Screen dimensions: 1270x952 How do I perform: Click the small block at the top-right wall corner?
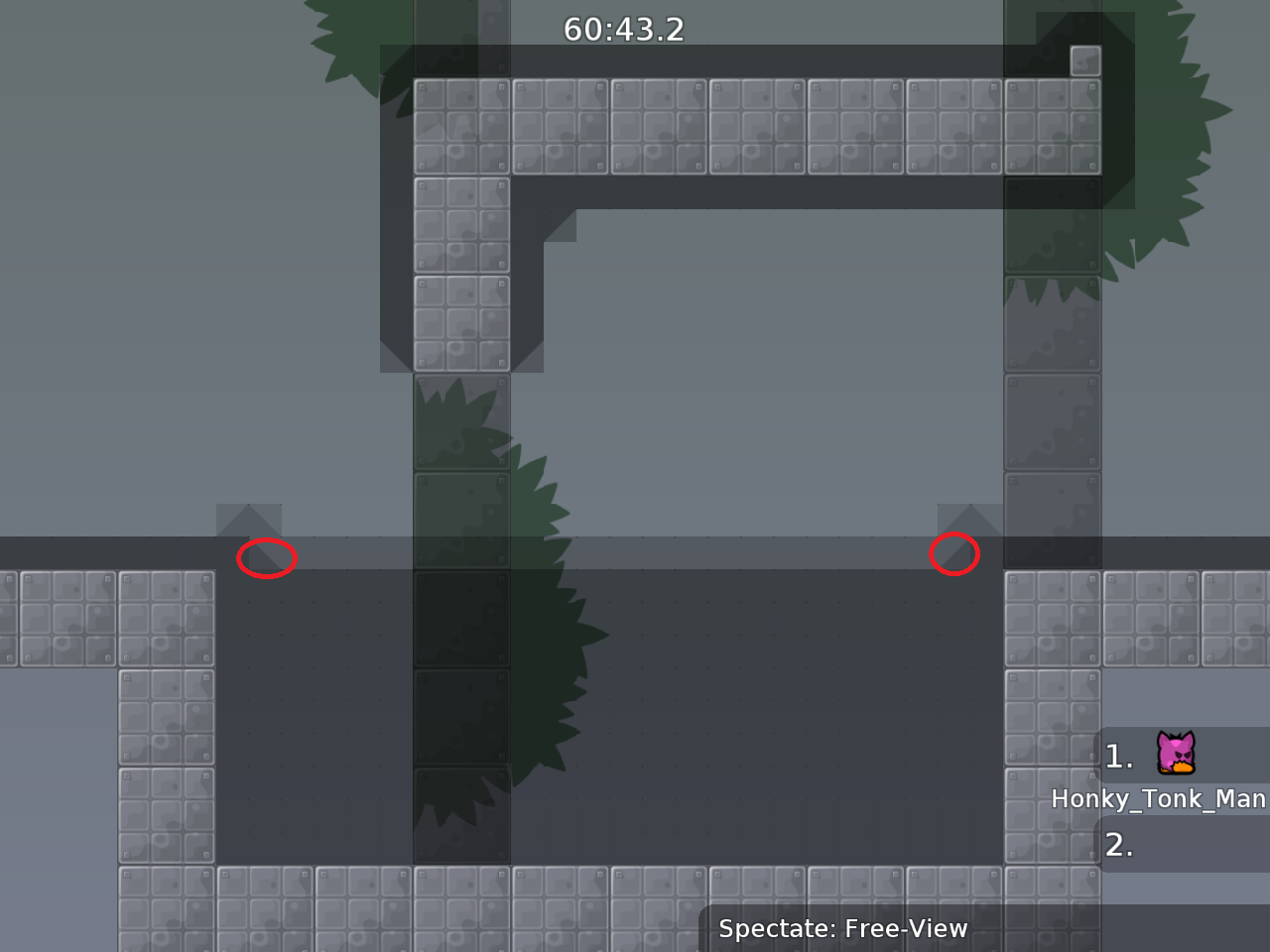1085,59
